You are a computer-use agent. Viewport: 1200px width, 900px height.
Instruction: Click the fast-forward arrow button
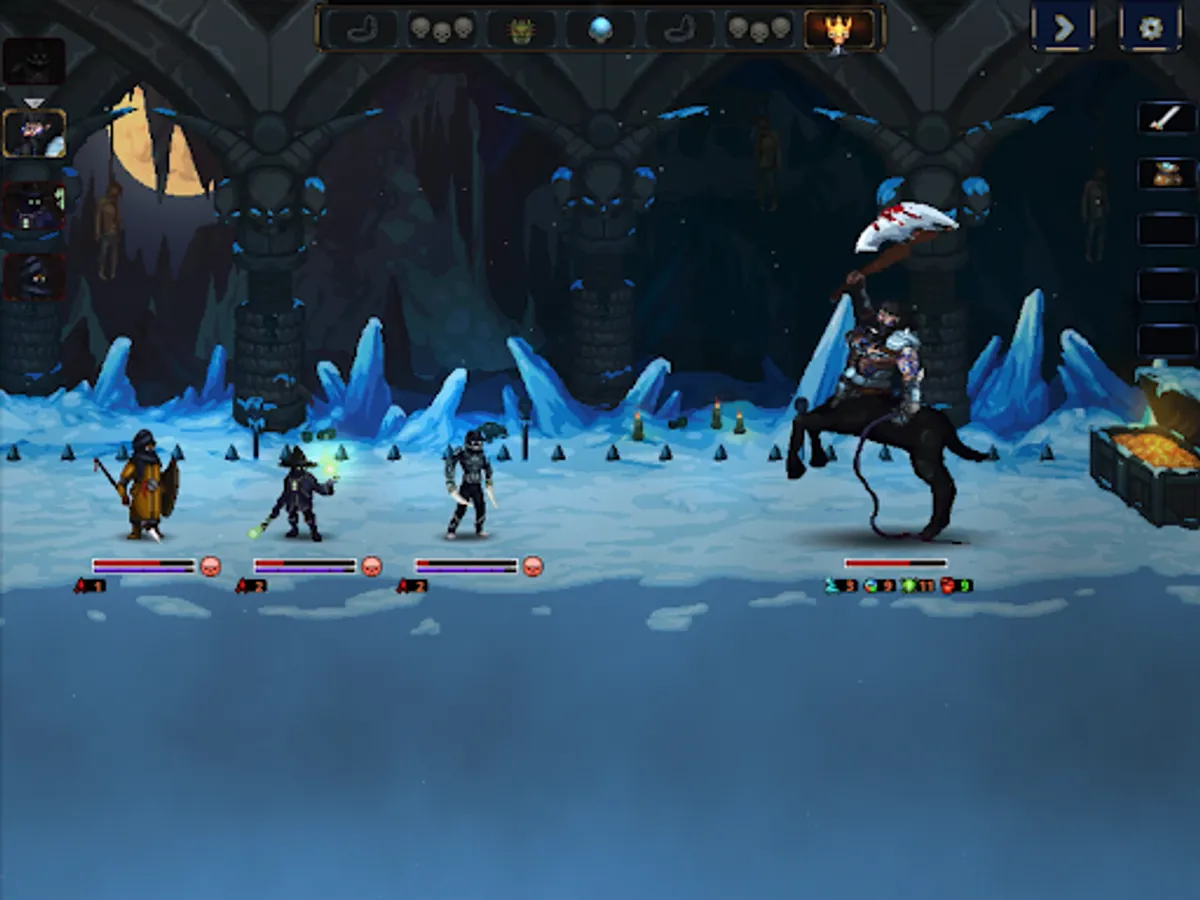1062,27
